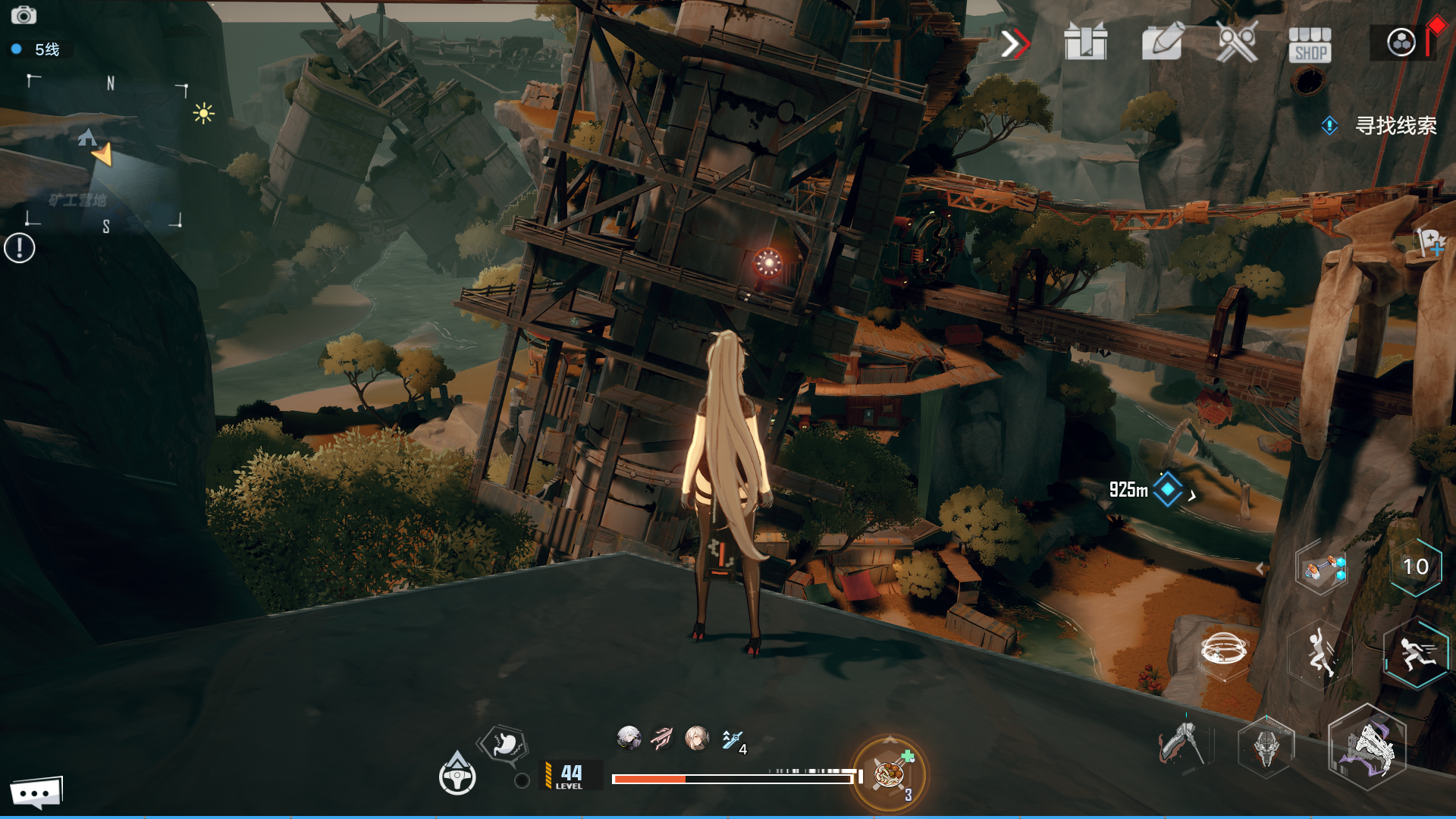Tap the jump action button

[x=1320, y=652]
